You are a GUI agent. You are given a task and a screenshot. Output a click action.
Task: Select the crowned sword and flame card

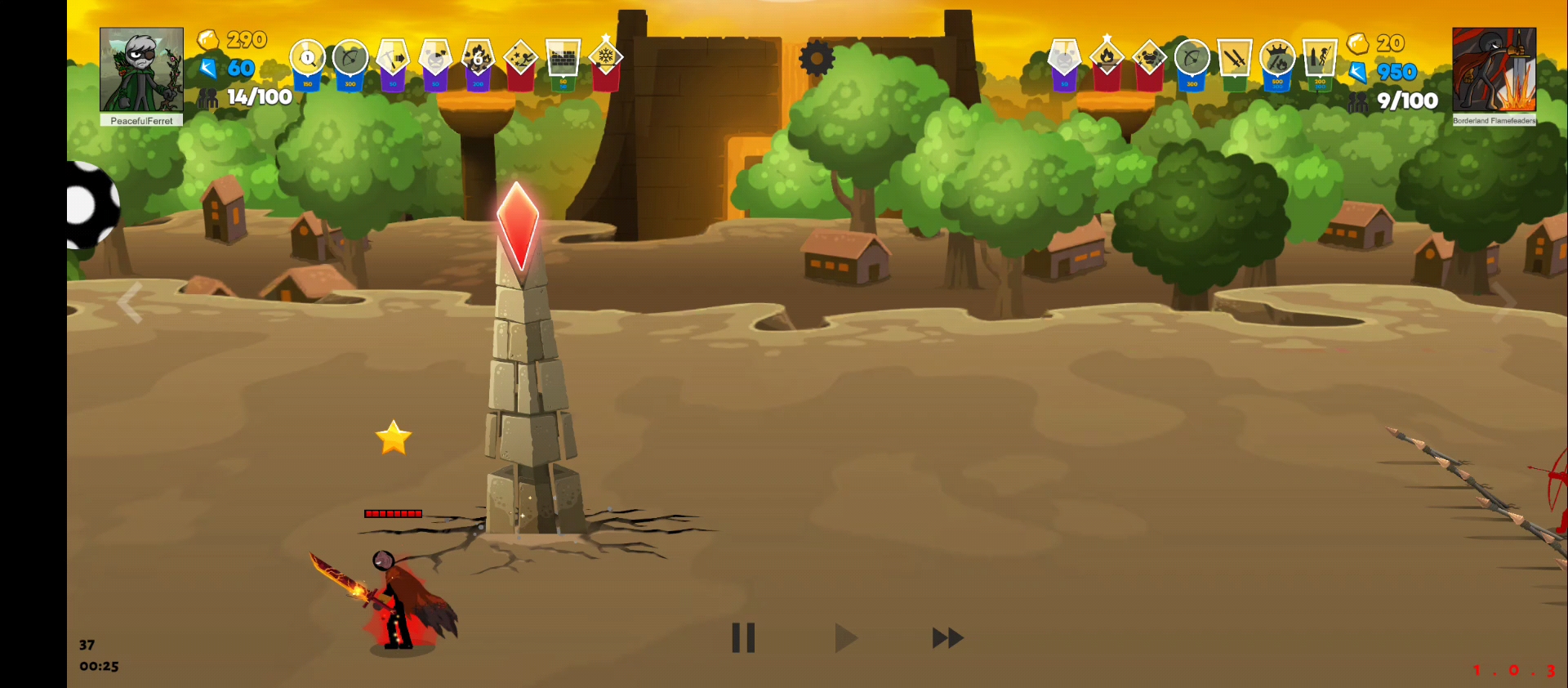tap(1277, 59)
